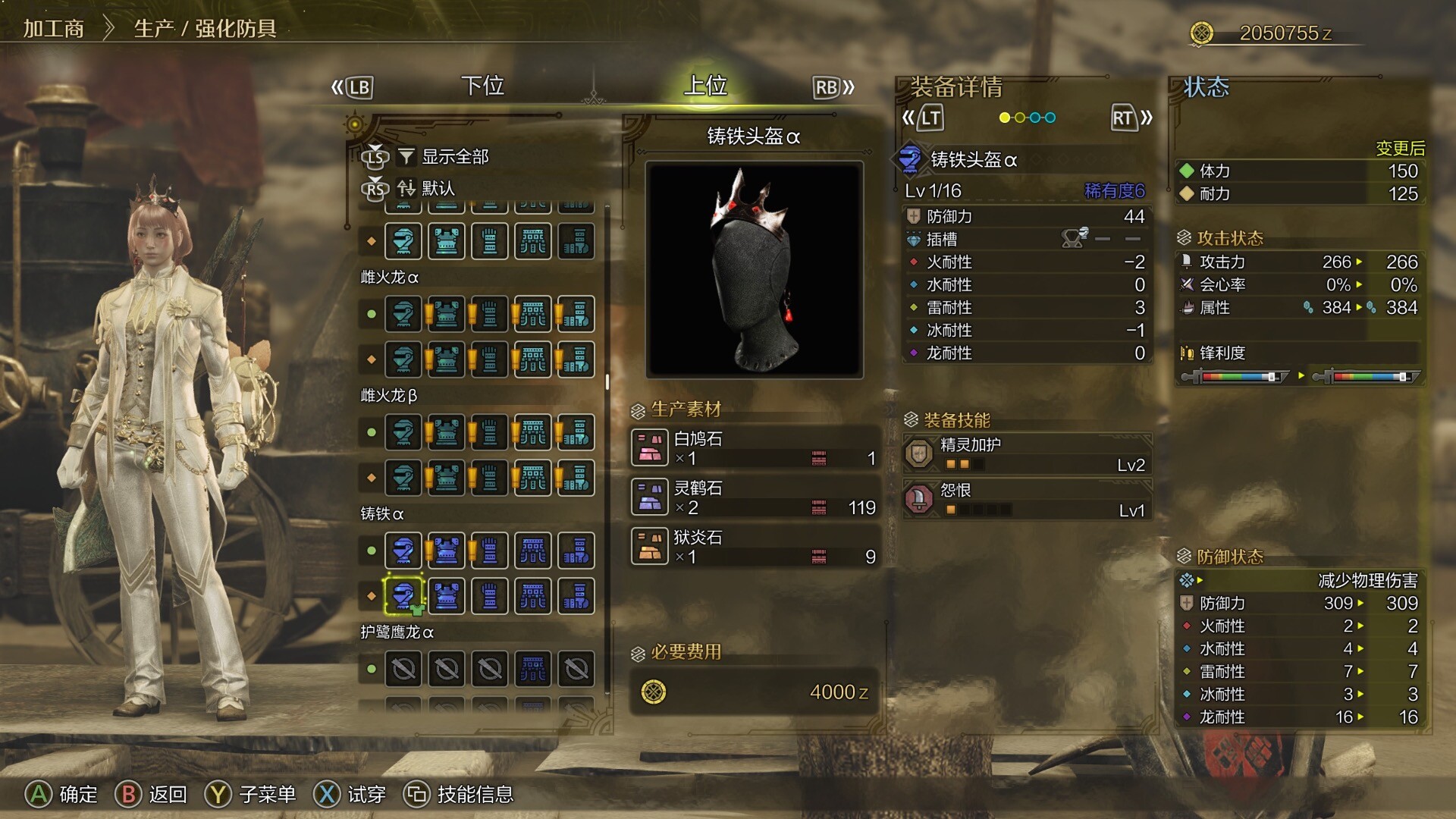
Task: Select the 上位 rank tab
Action: click(705, 86)
